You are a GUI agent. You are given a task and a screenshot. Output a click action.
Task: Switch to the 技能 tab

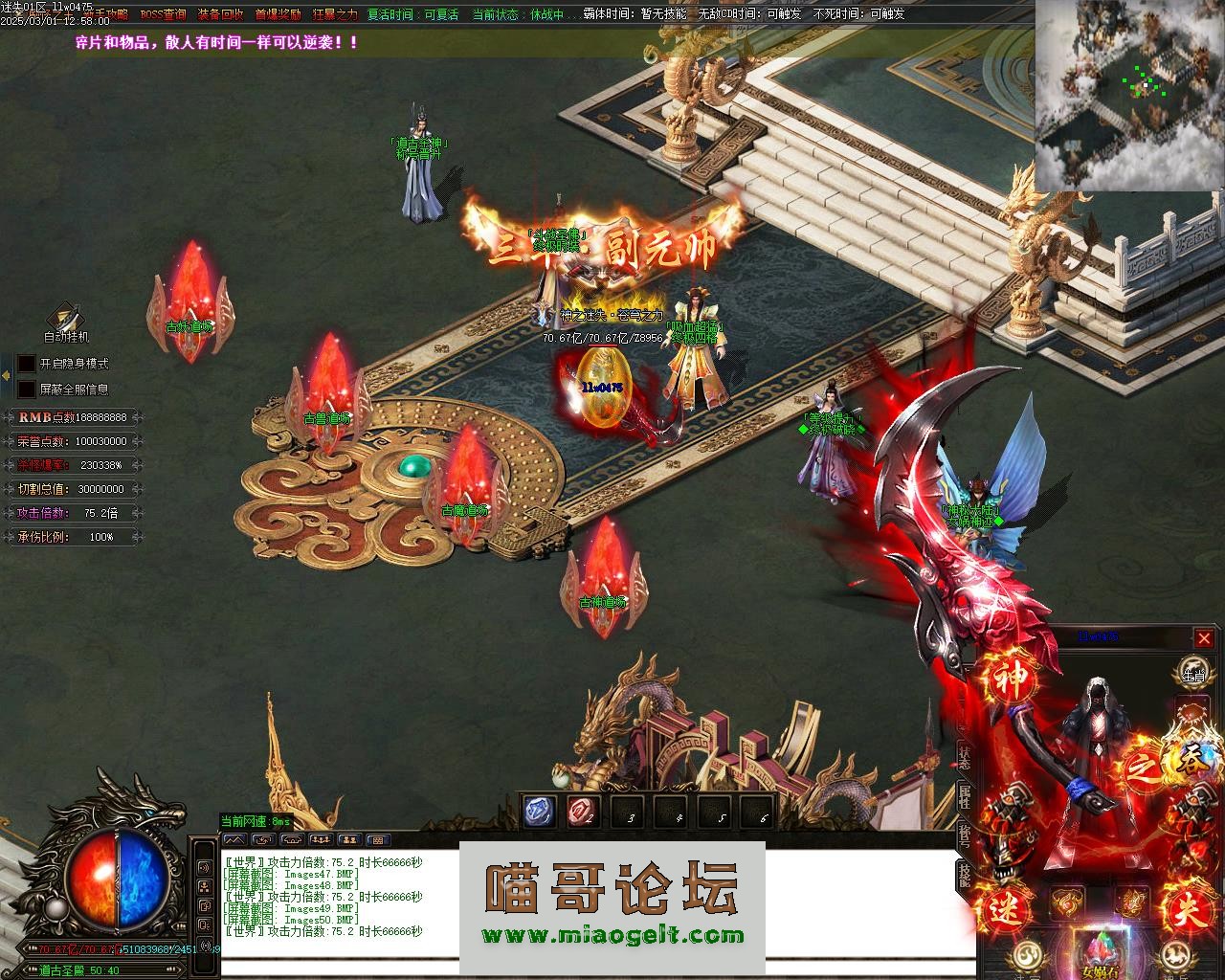coord(964,876)
